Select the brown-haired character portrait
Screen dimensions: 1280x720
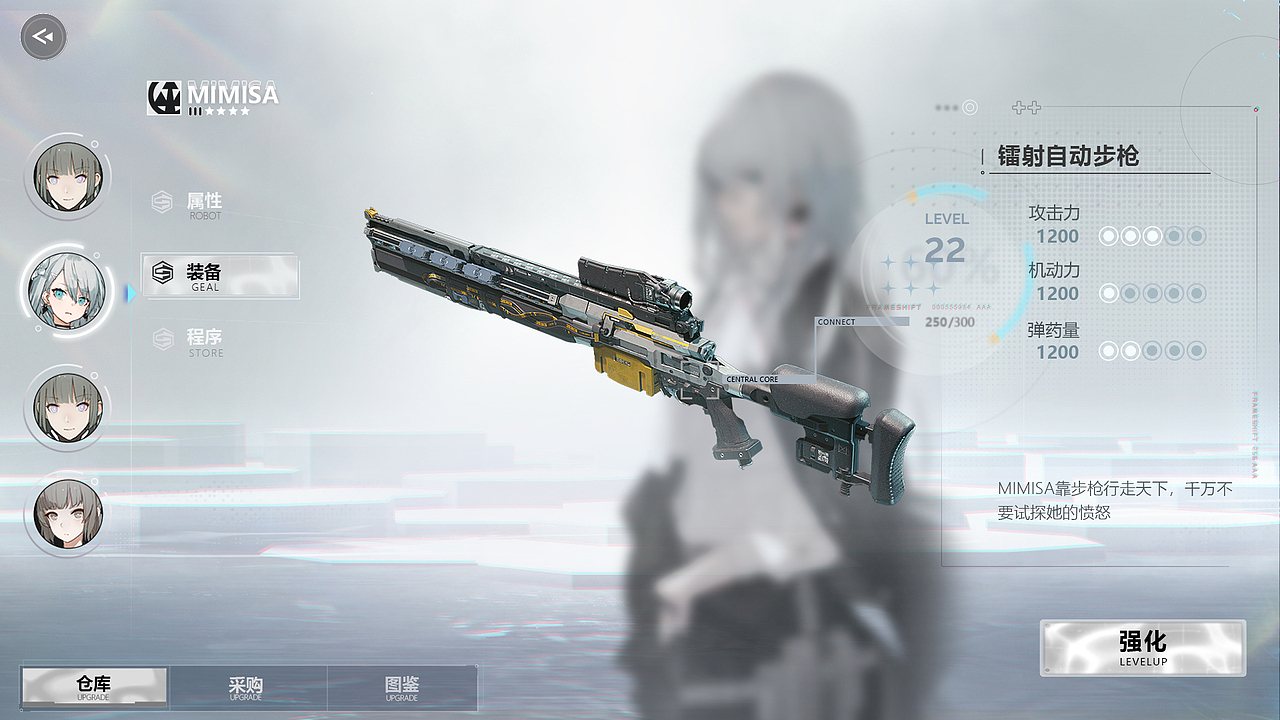coord(67,513)
